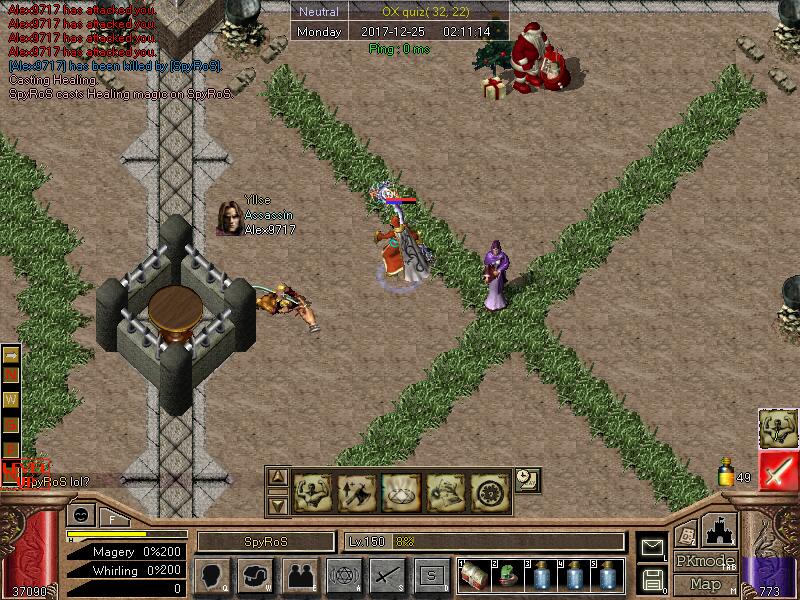Viewport: 800px width, 600px height.
Task: Use the blue potion in slot 3
Action: point(540,577)
